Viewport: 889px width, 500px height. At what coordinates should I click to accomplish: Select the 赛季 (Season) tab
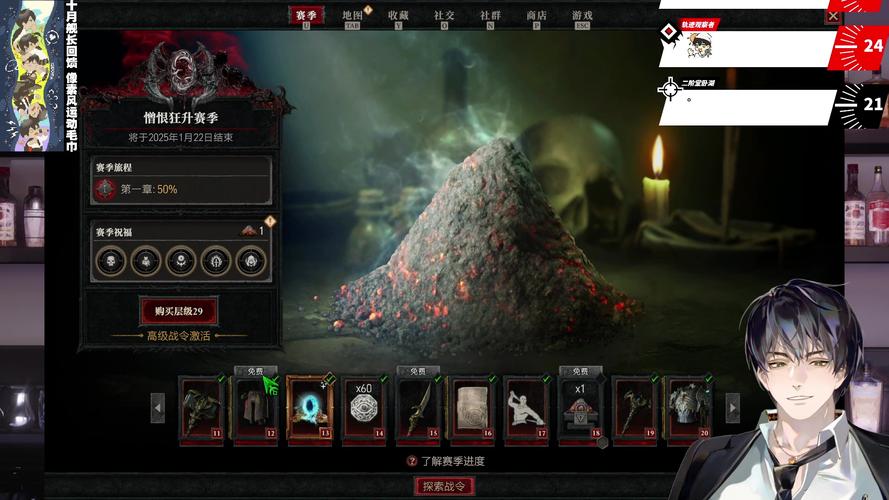click(x=306, y=15)
